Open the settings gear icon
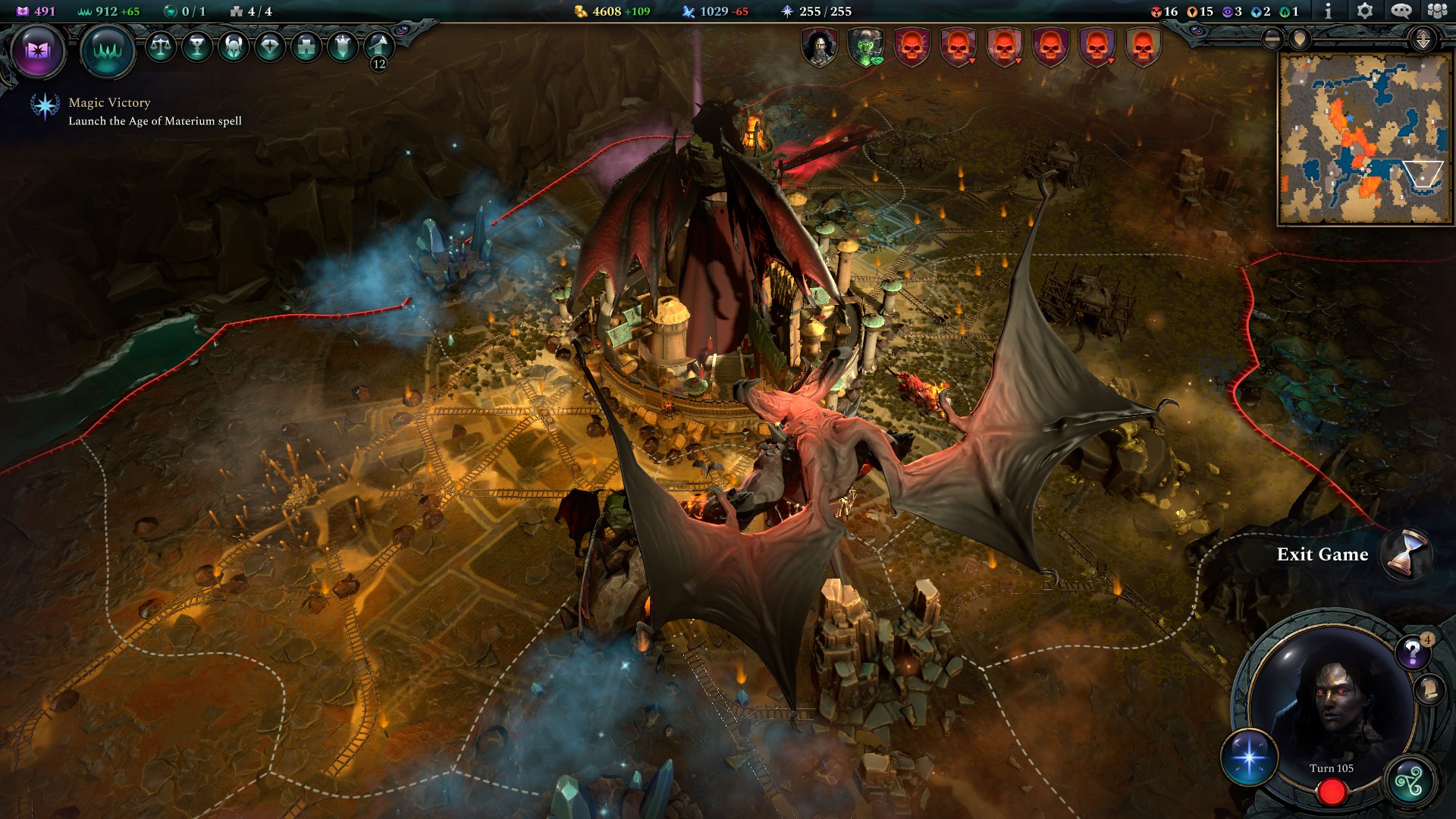1456x819 pixels. click(1364, 11)
